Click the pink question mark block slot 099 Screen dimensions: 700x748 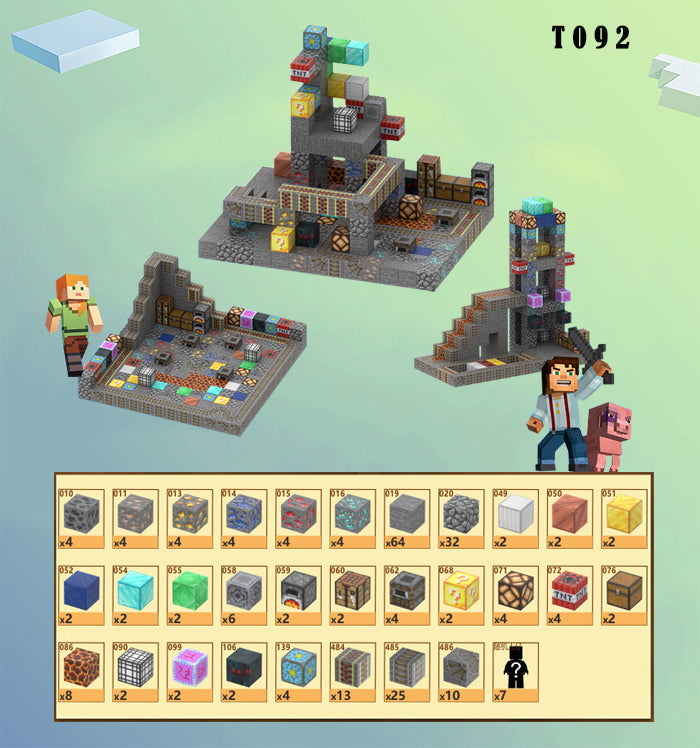tap(188, 668)
